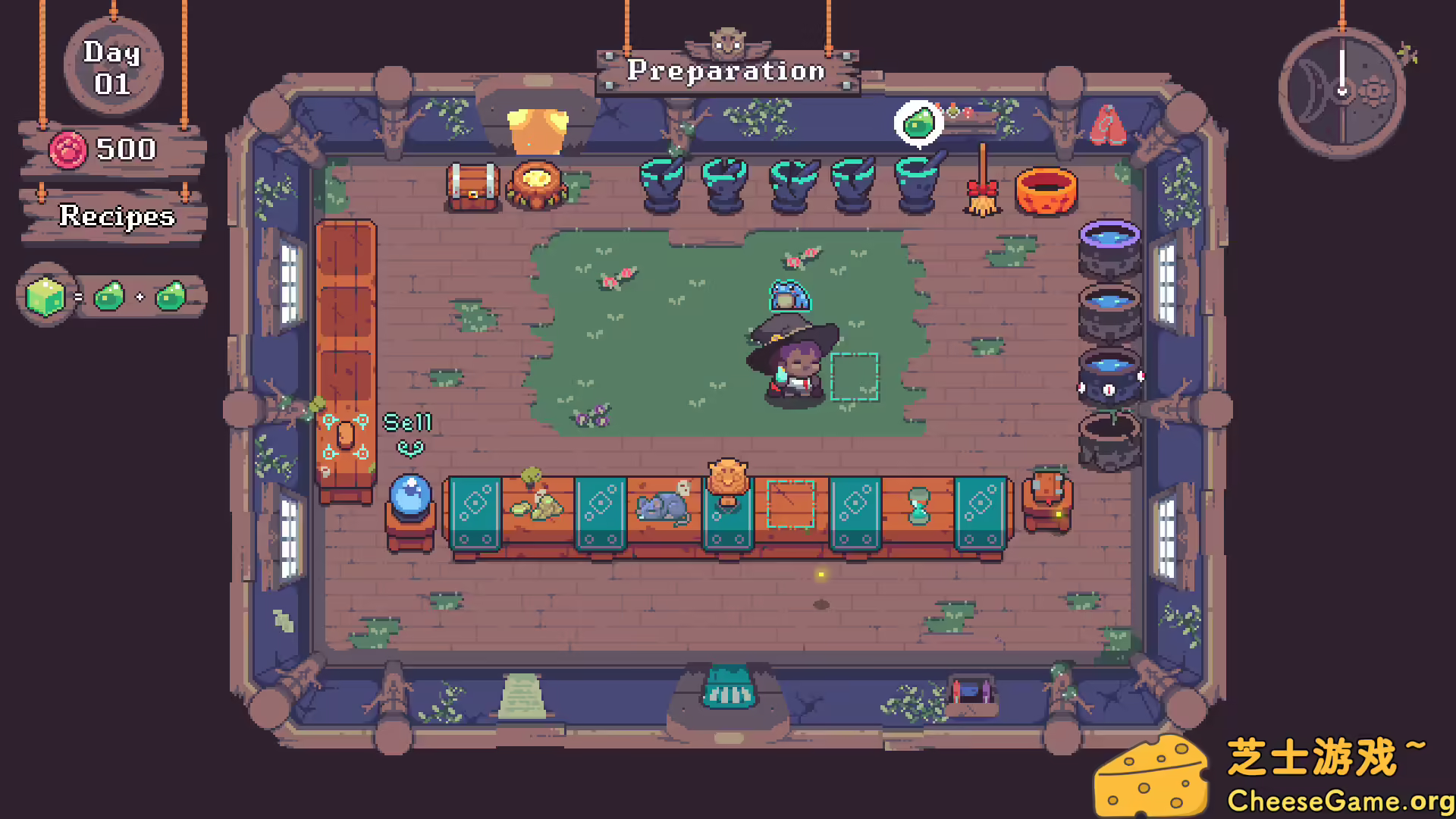Image resolution: width=1456 pixels, height=819 pixels.
Task: Select the blue crystal ball on its pedestal
Action: [x=409, y=497]
